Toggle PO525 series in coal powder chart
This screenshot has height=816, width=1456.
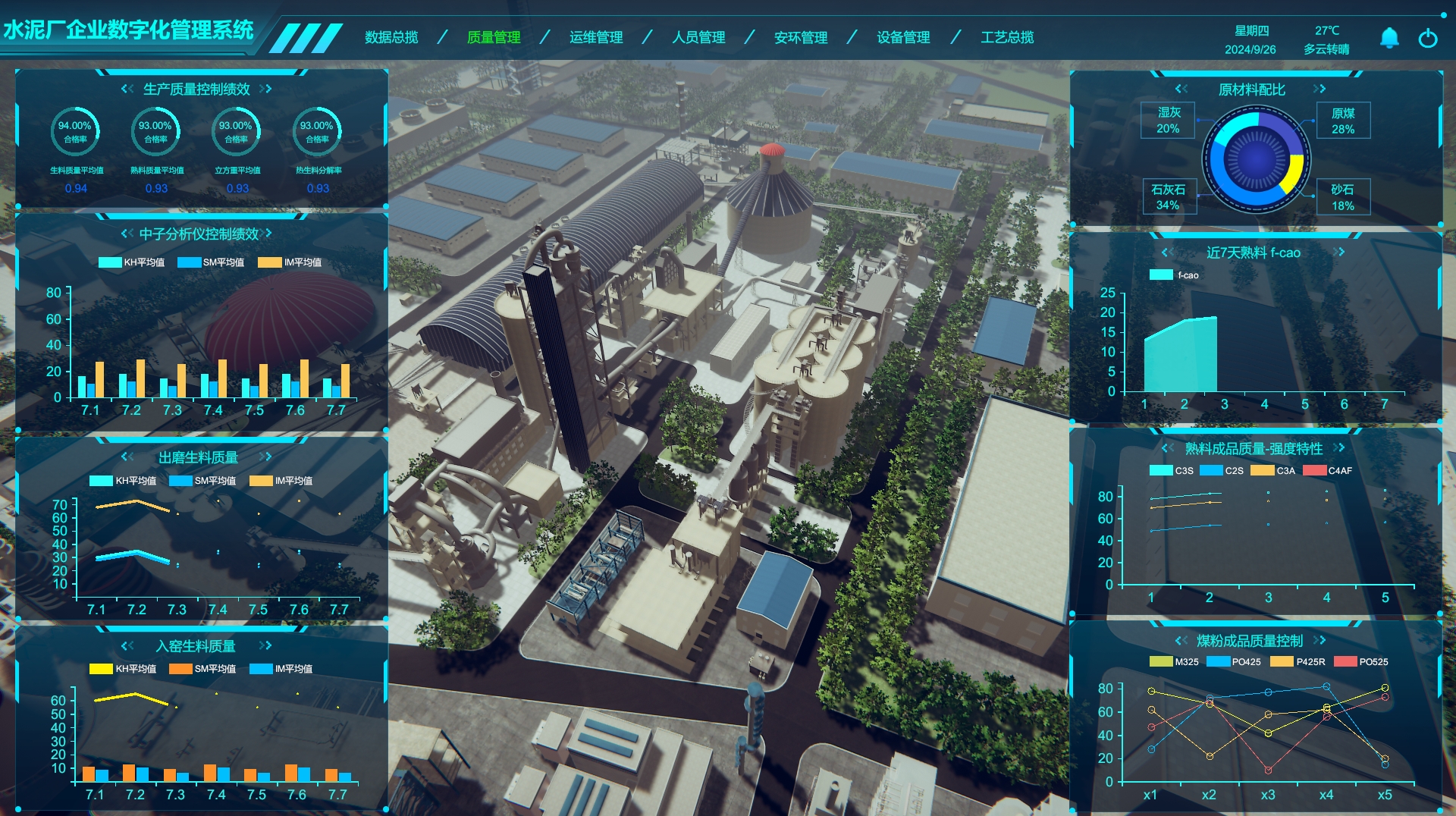(x=1360, y=662)
